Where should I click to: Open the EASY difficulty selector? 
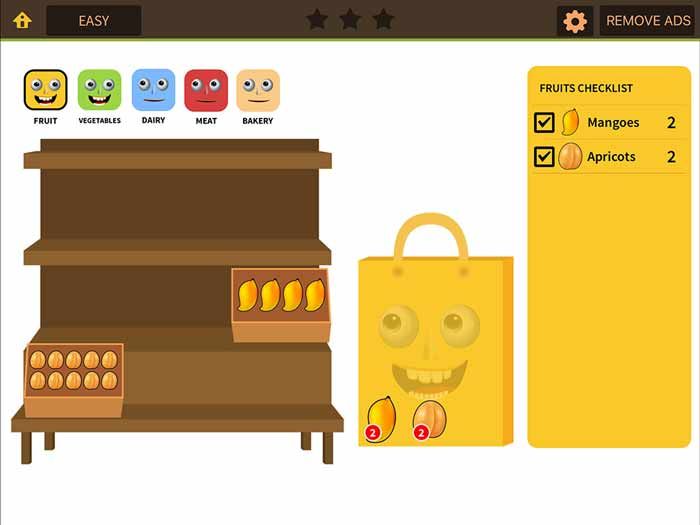click(94, 20)
